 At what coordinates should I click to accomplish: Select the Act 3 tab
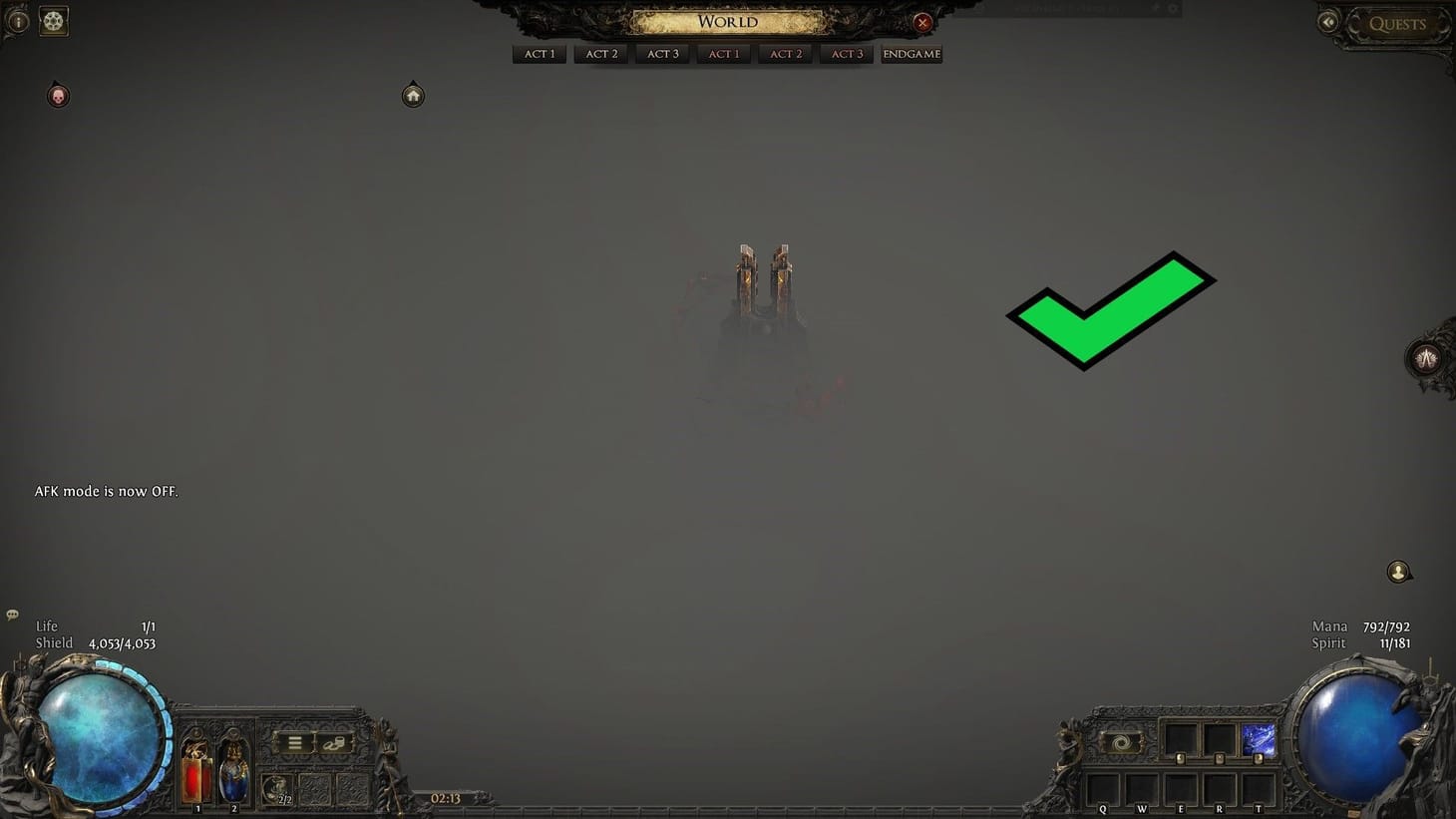pos(661,54)
